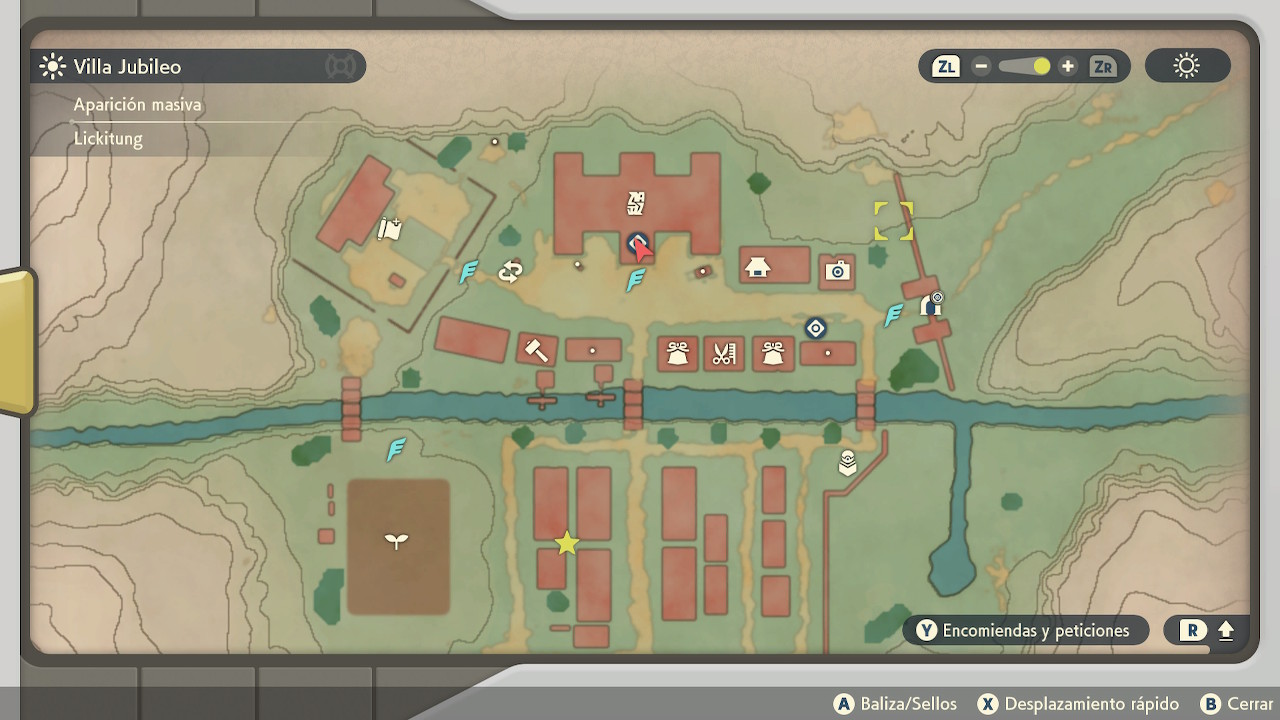Screen dimensions: 1280x720
Task: Open Encomiendas y peticiones
Action: [1023, 630]
